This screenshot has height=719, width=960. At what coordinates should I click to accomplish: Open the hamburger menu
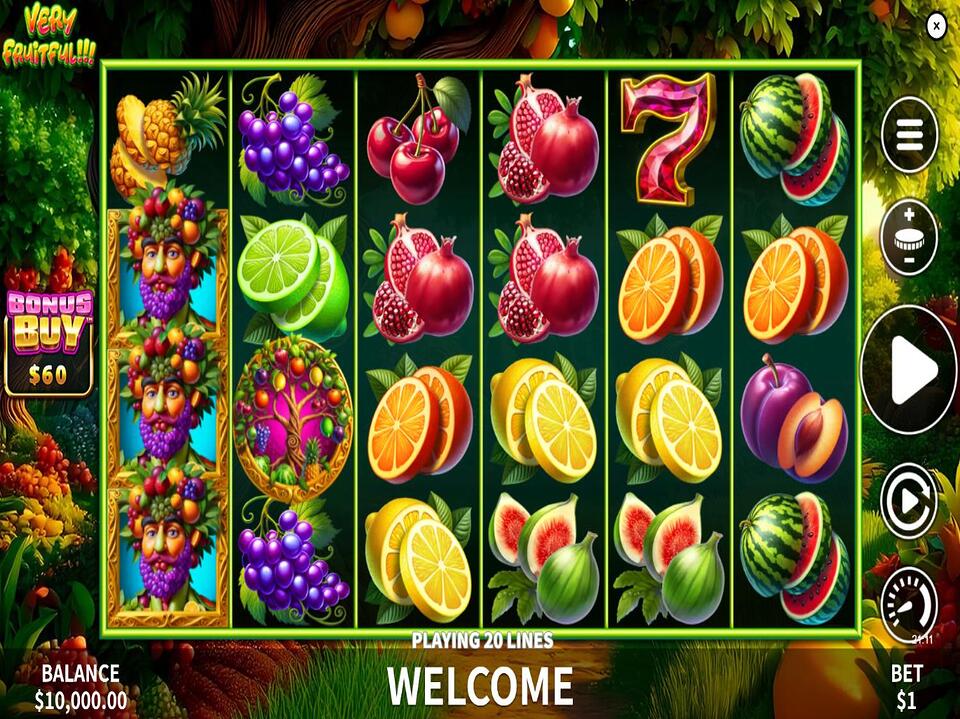(909, 136)
